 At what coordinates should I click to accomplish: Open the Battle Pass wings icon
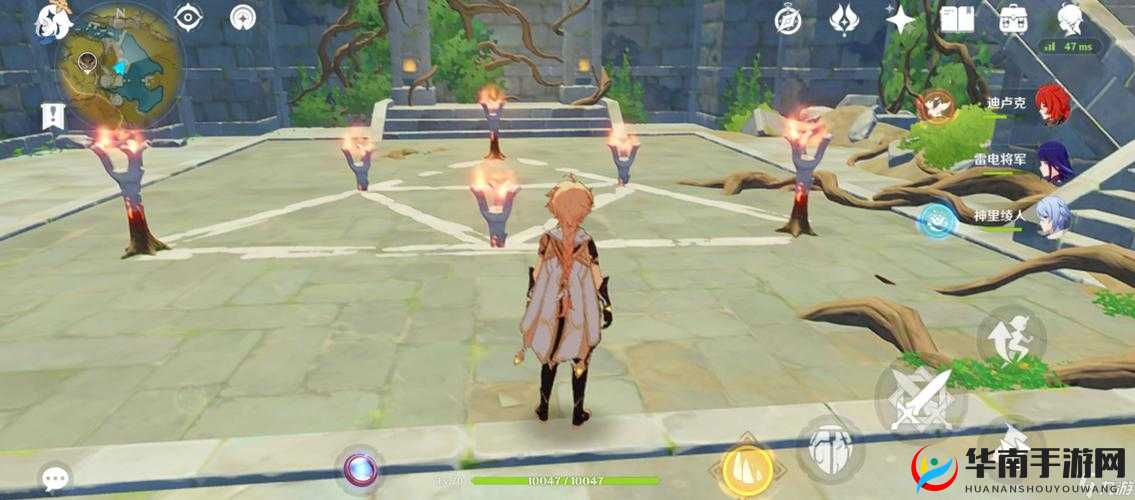[x=846, y=18]
